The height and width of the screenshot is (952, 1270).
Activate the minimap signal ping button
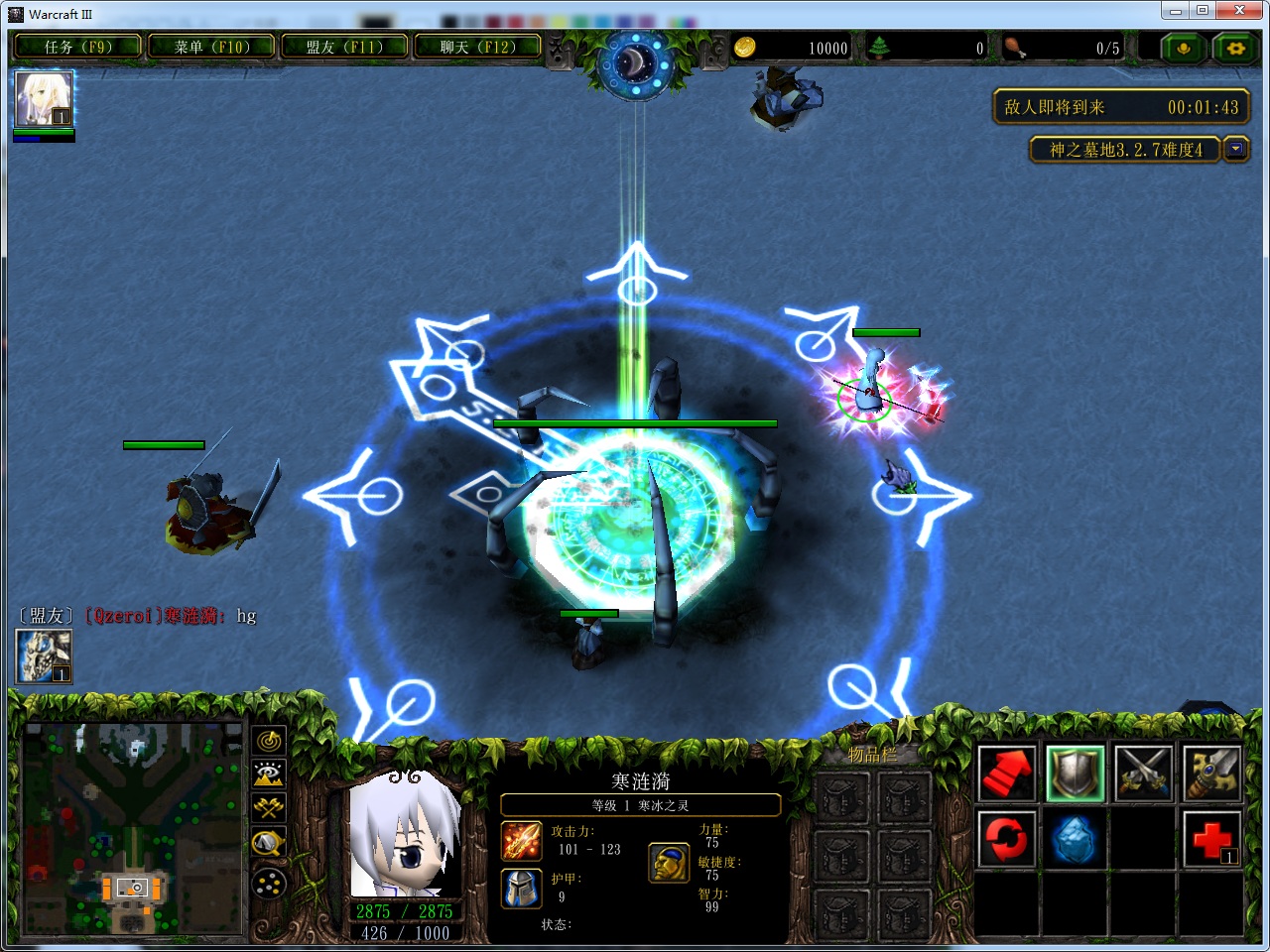269,741
